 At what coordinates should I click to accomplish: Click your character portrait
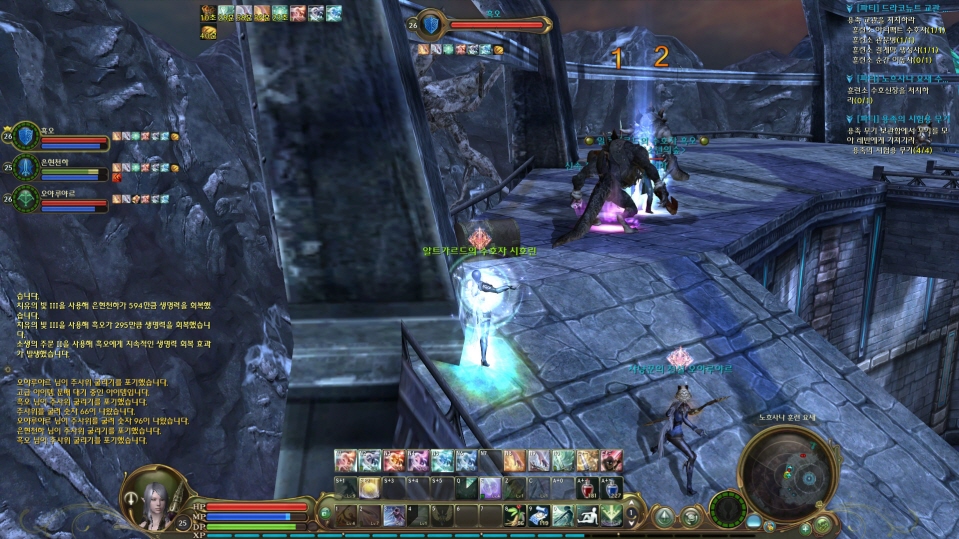(x=148, y=497)
